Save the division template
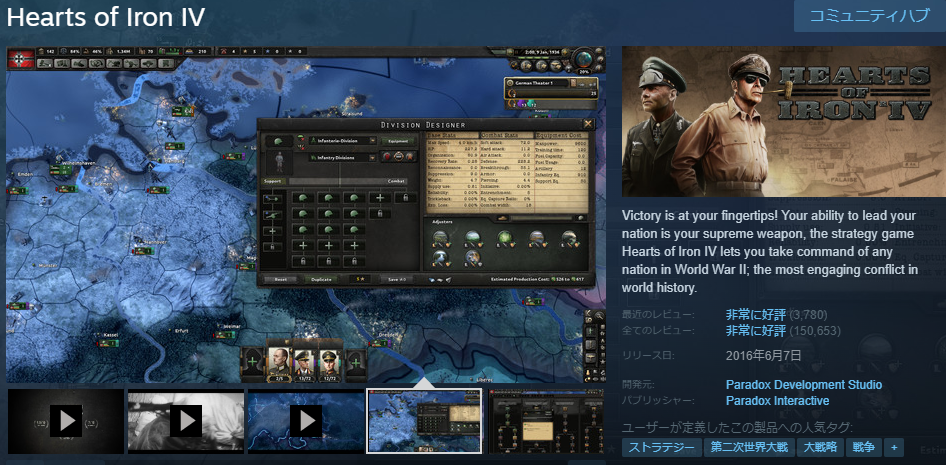The image size is (946, 465). 397,279
